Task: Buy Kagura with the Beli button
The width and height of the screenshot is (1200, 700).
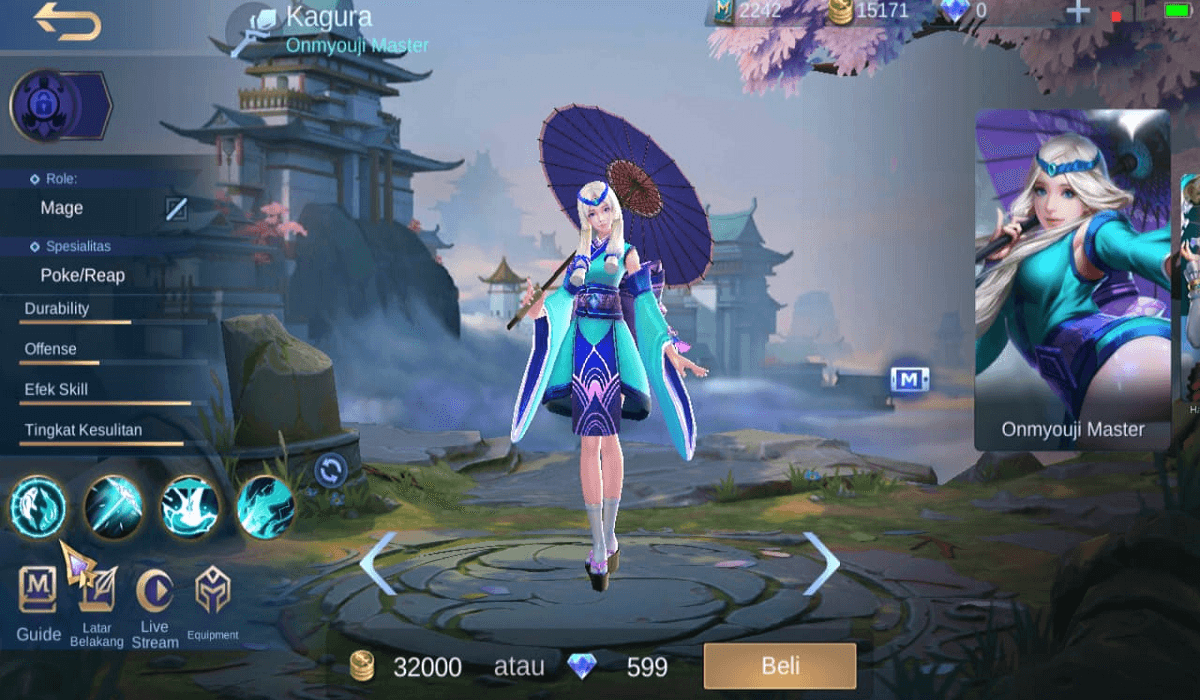Action: tap(780, 666)
